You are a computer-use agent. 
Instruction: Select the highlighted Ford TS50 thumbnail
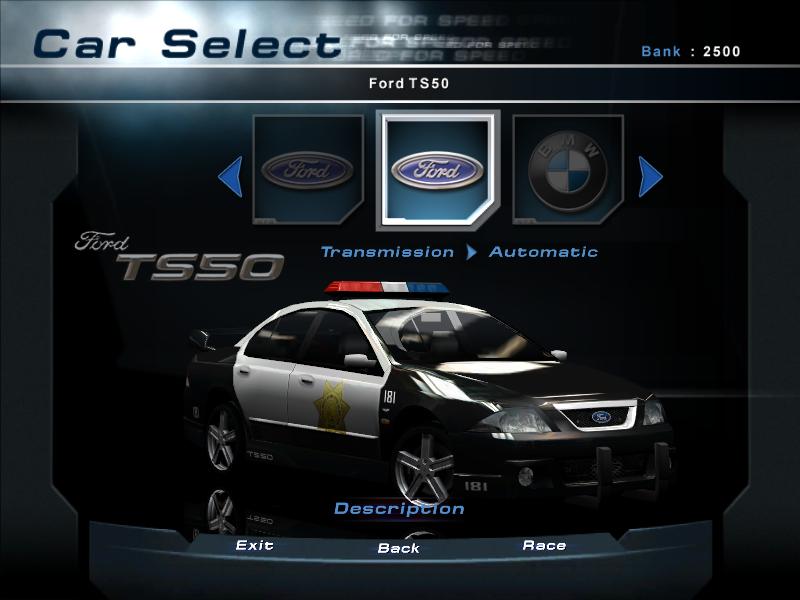(437, 169)
